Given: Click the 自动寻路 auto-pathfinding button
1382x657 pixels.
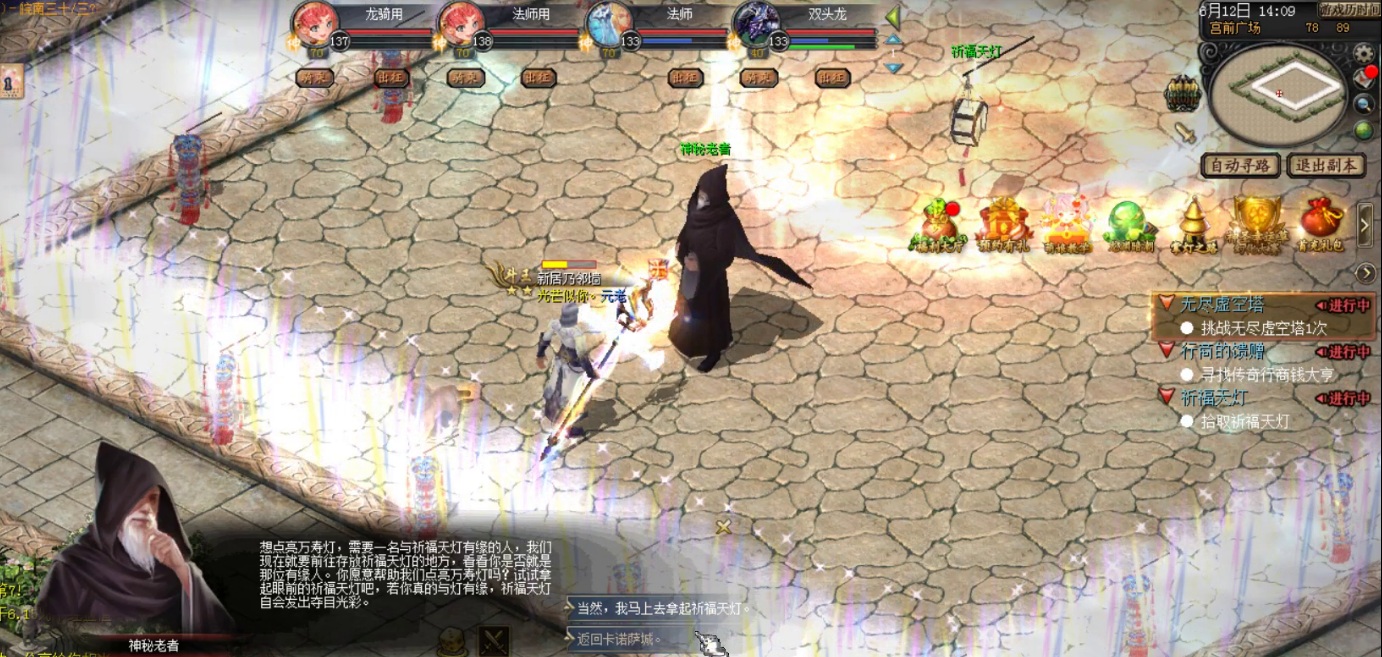Looking at the screenshot, I should coord(1240,165).
